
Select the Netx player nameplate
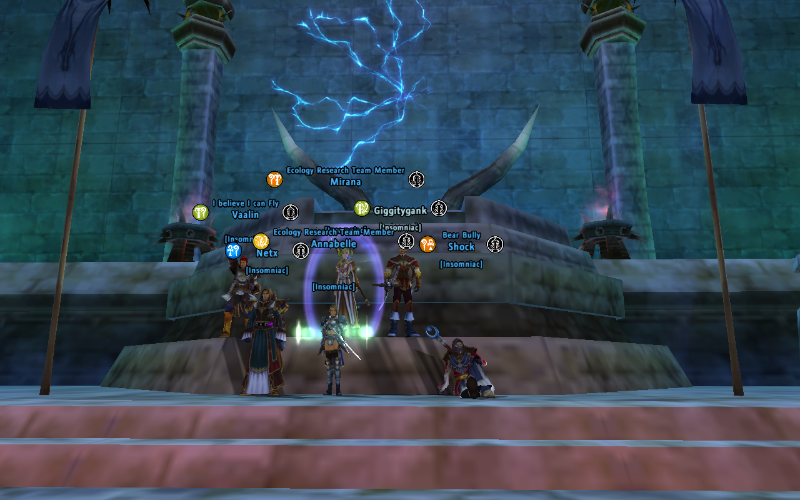267,253
